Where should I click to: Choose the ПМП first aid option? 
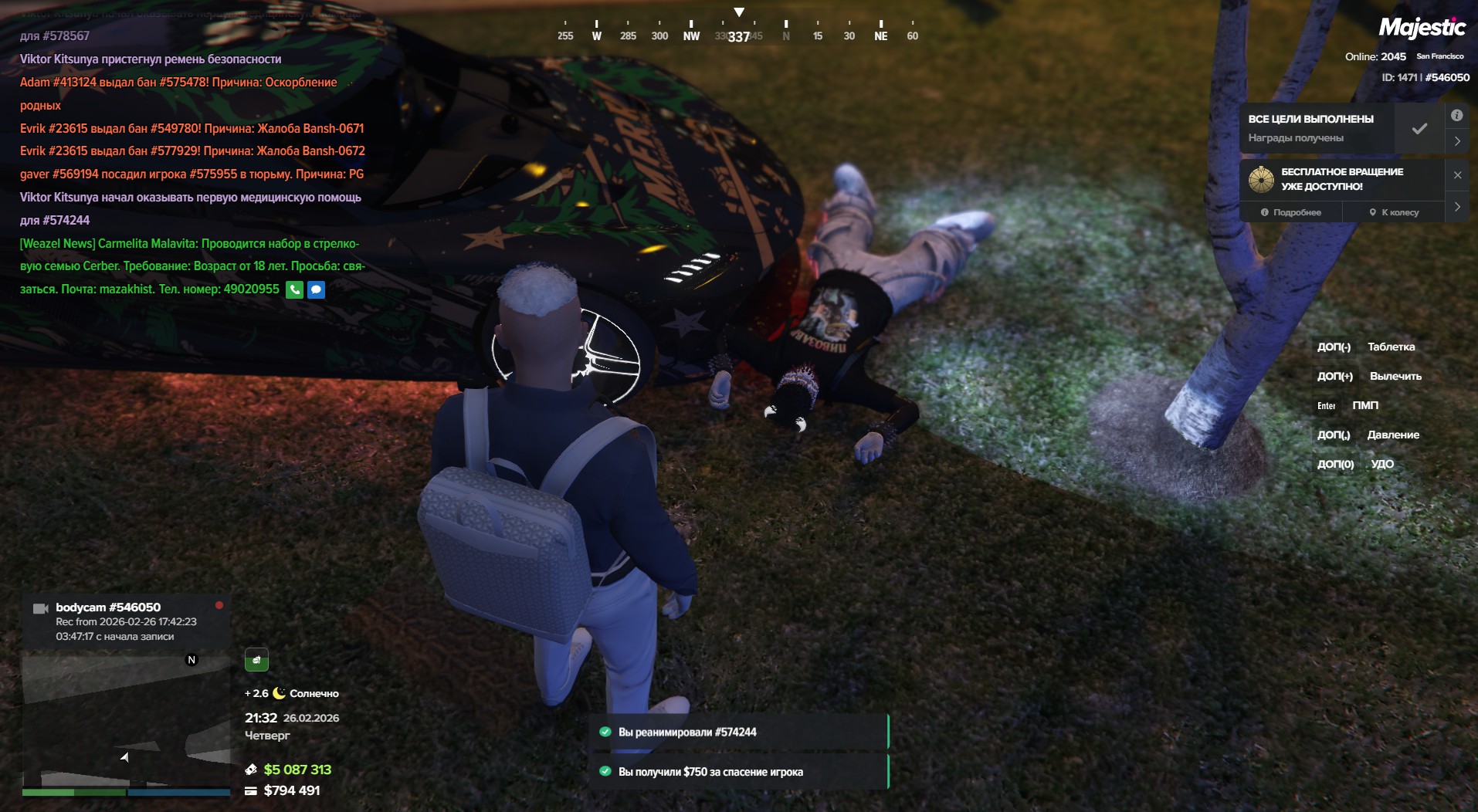point(1364,406)
